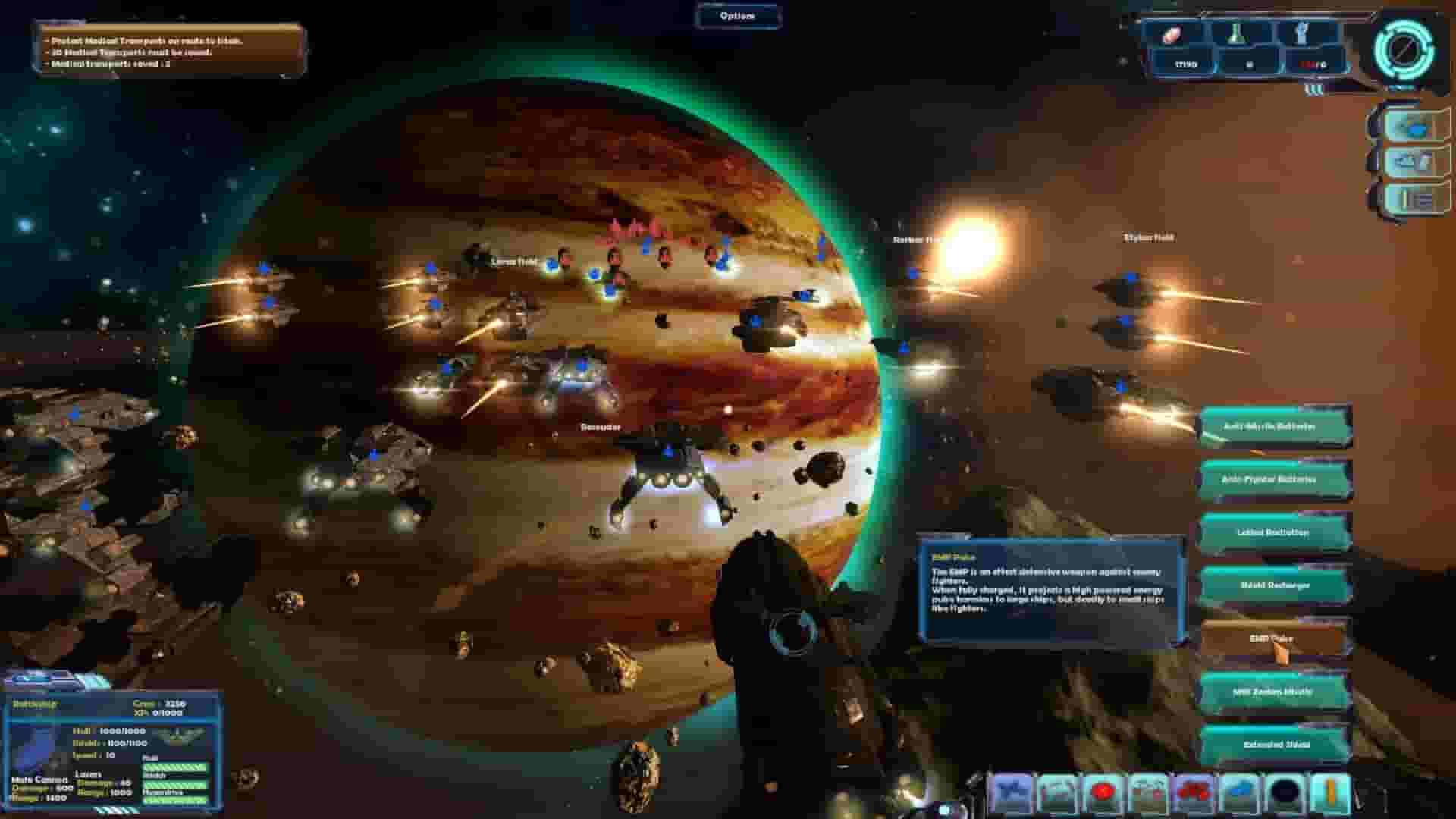Open the shipyard panel icon

pos(1409,163)
